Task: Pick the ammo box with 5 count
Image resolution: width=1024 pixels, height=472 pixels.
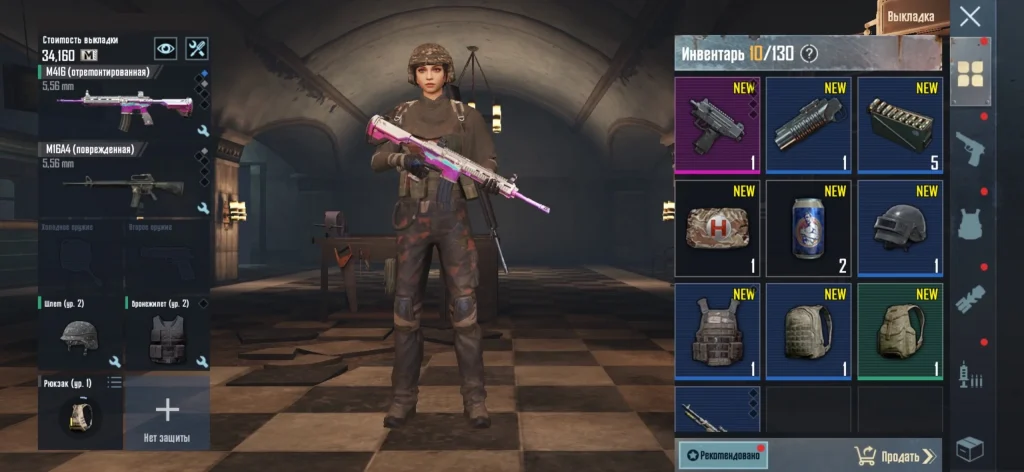Action: pyautogui.click(x=899, y=125)
